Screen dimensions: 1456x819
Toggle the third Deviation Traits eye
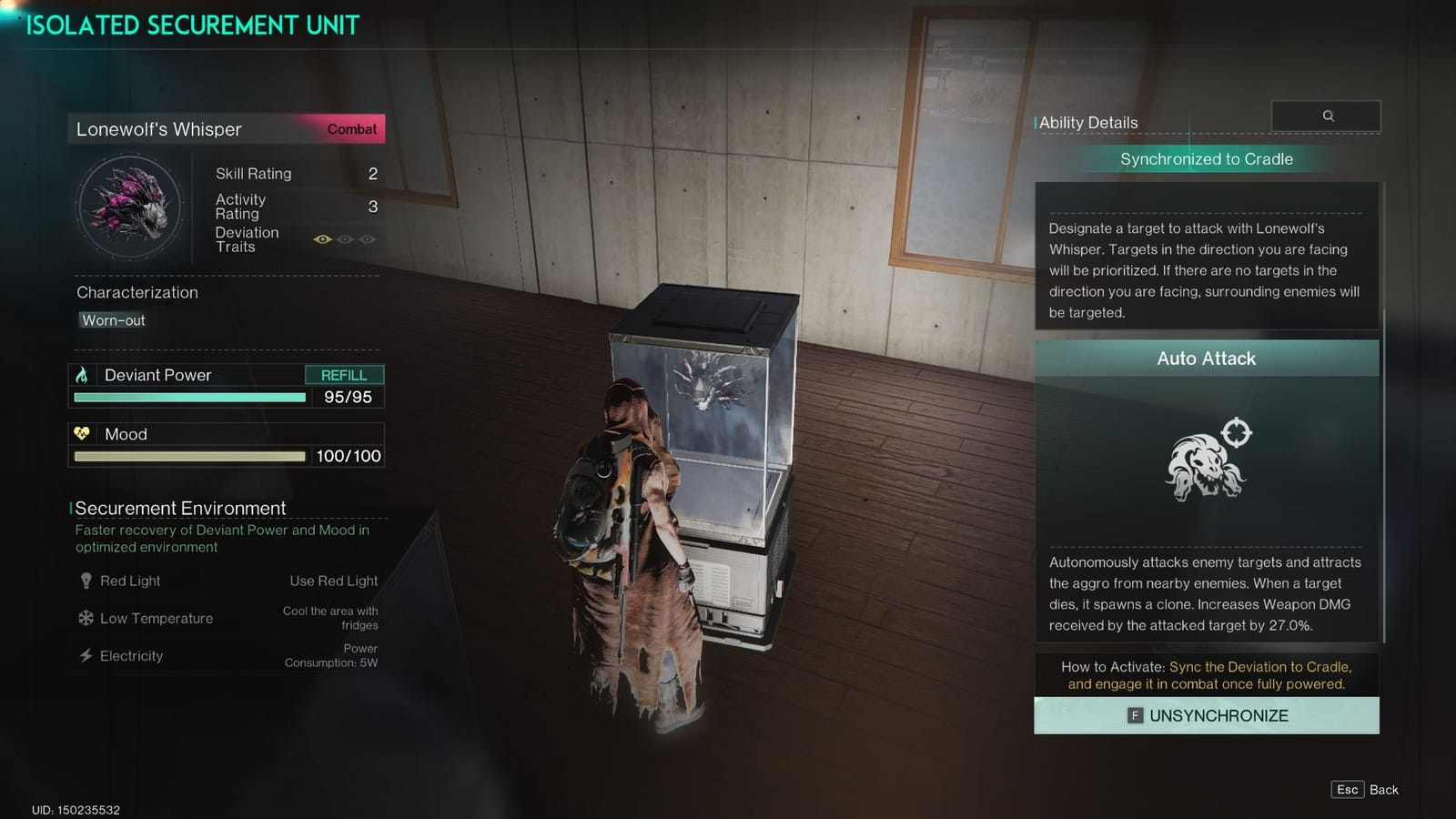click(367, 238)
